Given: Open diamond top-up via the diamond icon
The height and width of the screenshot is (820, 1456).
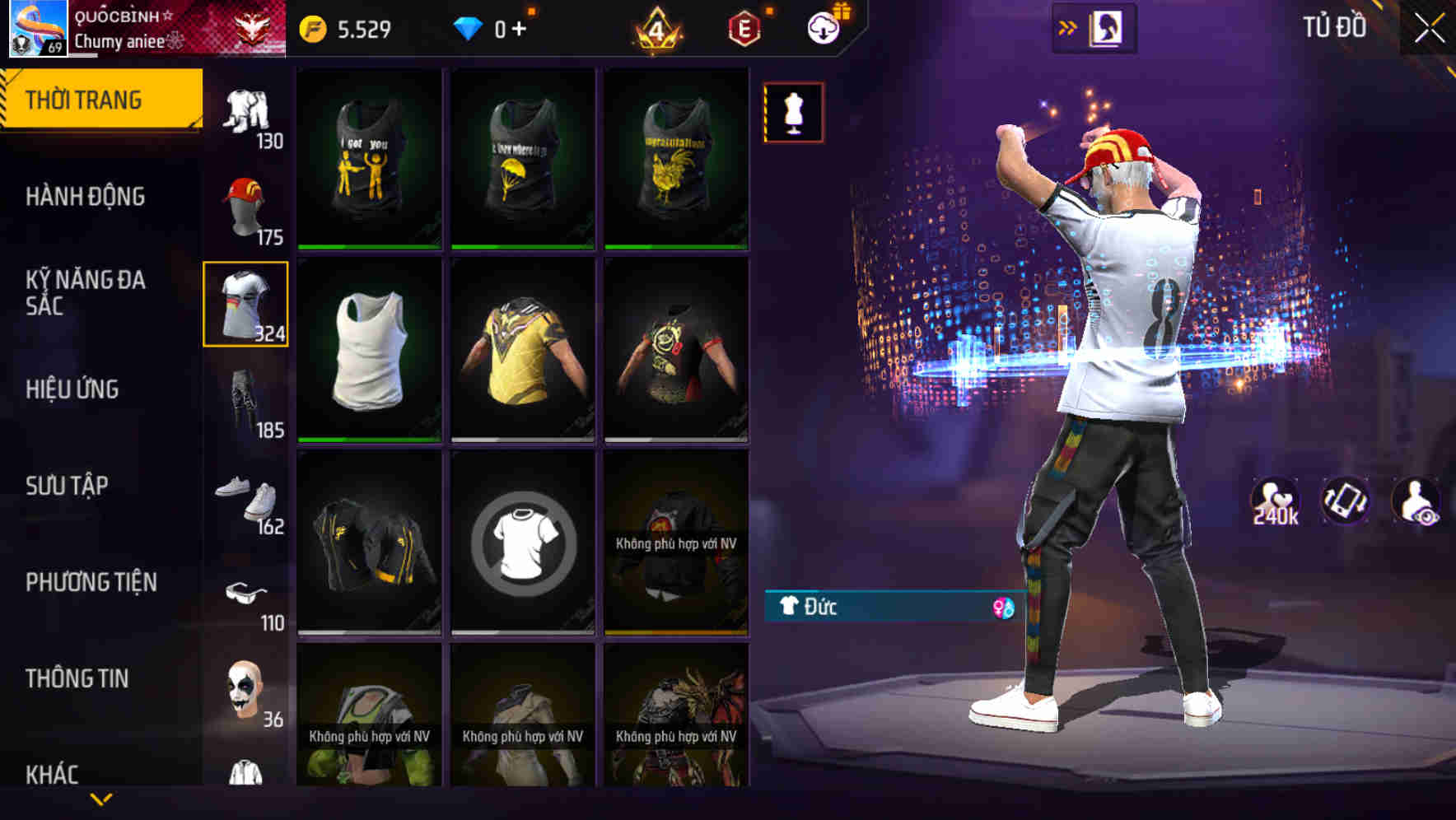Looking at the screenshot, I should pos(470,27).
